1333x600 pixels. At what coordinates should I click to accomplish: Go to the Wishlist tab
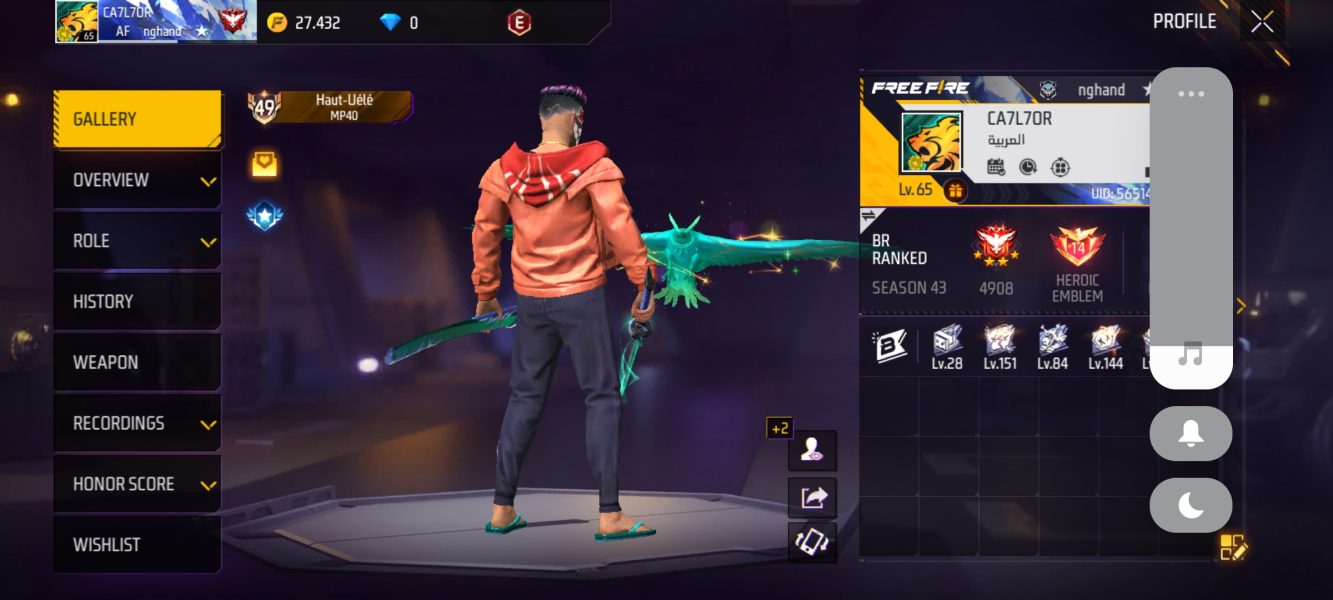click(137, 545)
